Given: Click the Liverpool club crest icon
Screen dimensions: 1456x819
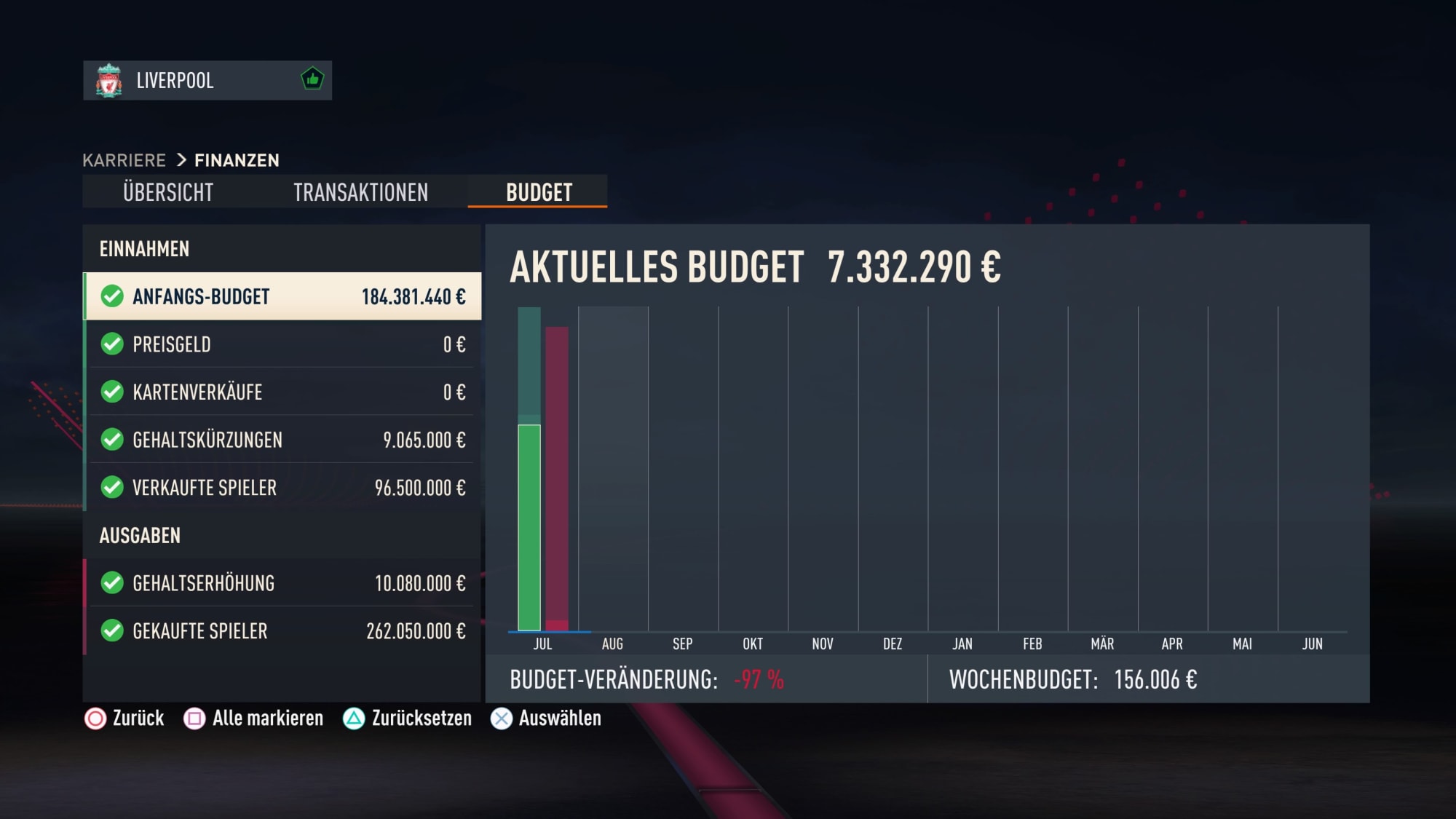Looking at the screenshot, I should 108,81.
